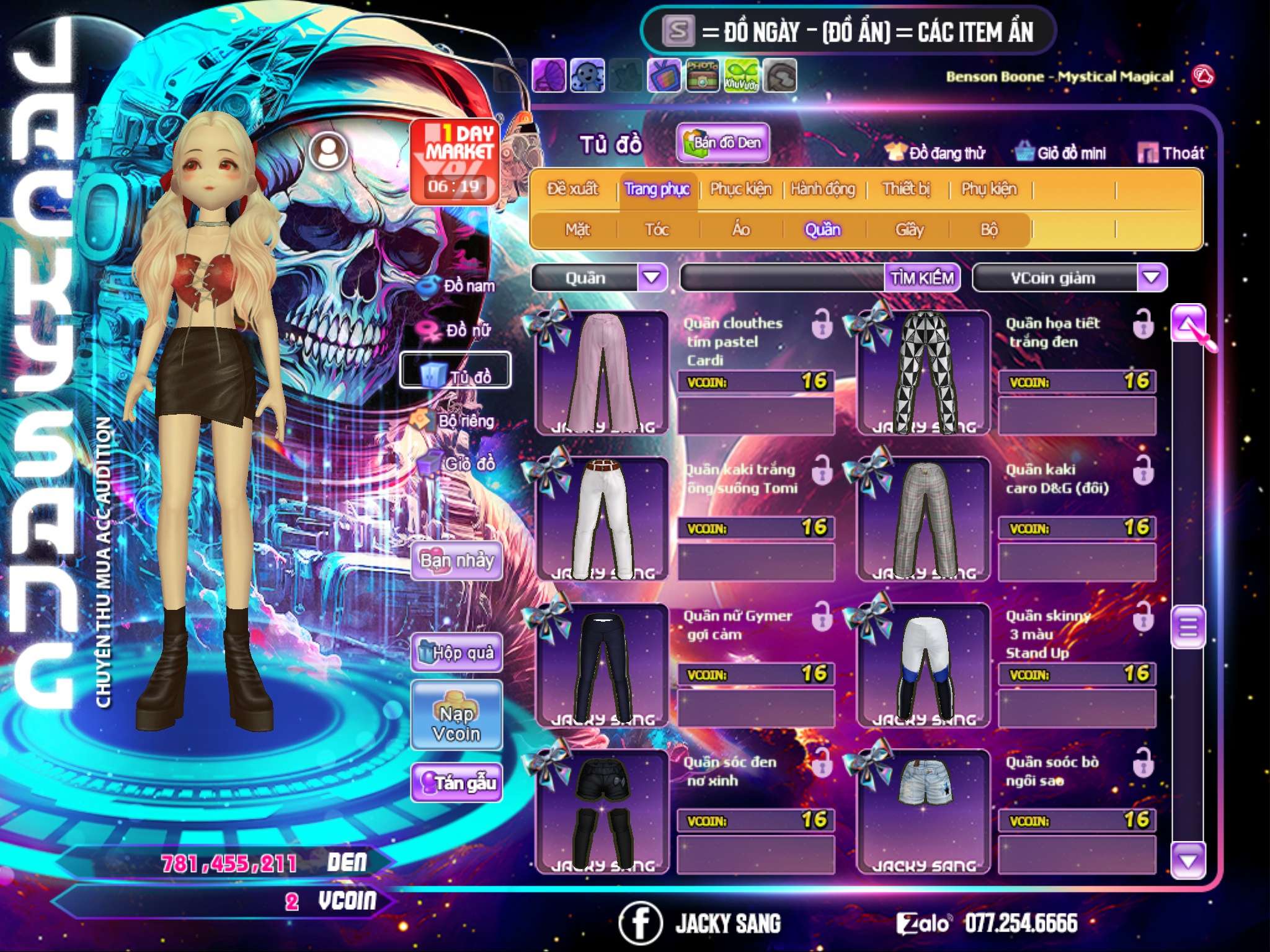Screen dimensions: 1270x952
Task: Click the Nạp Vcoin button
Action: pyautogui.click(x=457, y=715)
